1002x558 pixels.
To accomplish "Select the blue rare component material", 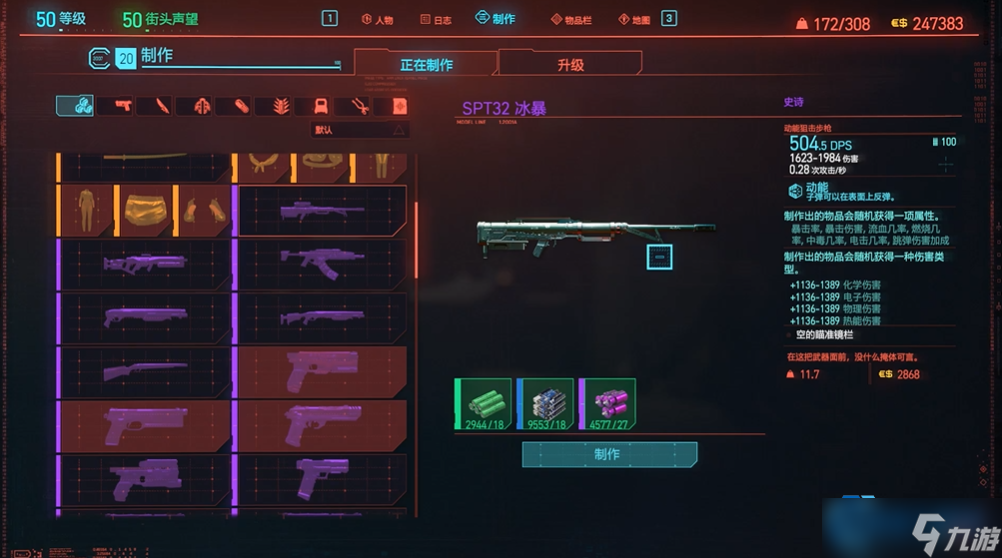I will point(546,404).
